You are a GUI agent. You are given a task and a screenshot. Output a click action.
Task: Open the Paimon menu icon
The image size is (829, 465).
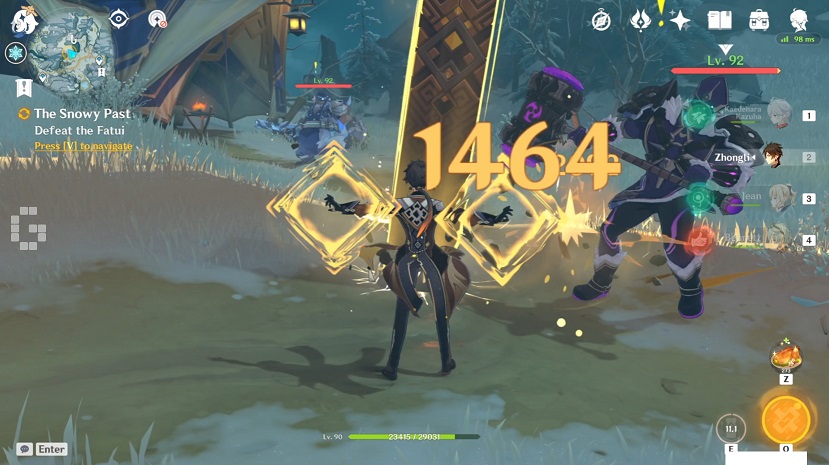pos(19,17)
